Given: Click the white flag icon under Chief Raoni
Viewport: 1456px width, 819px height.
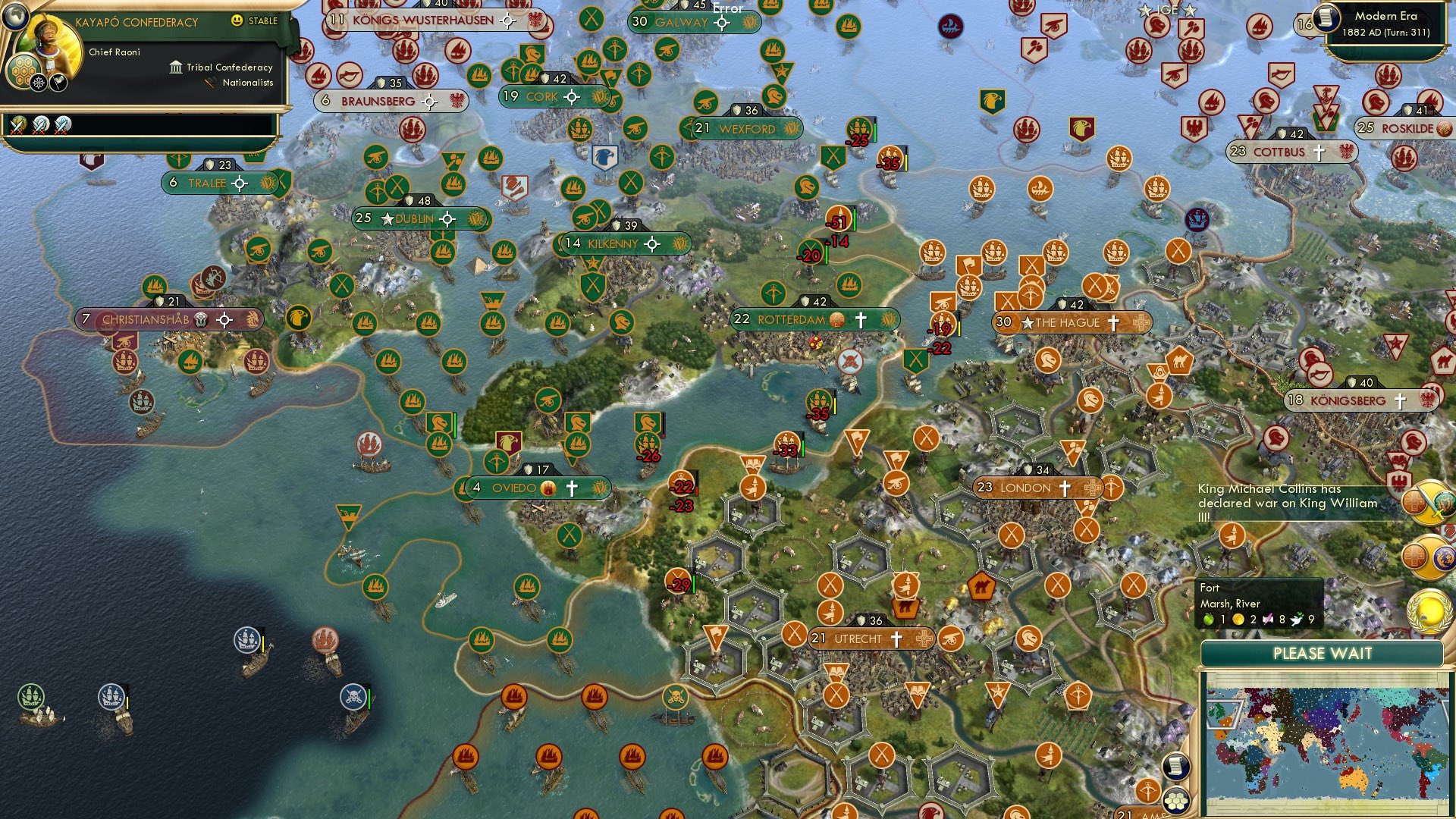Looking at the screenshot, I should click(58, 82).
